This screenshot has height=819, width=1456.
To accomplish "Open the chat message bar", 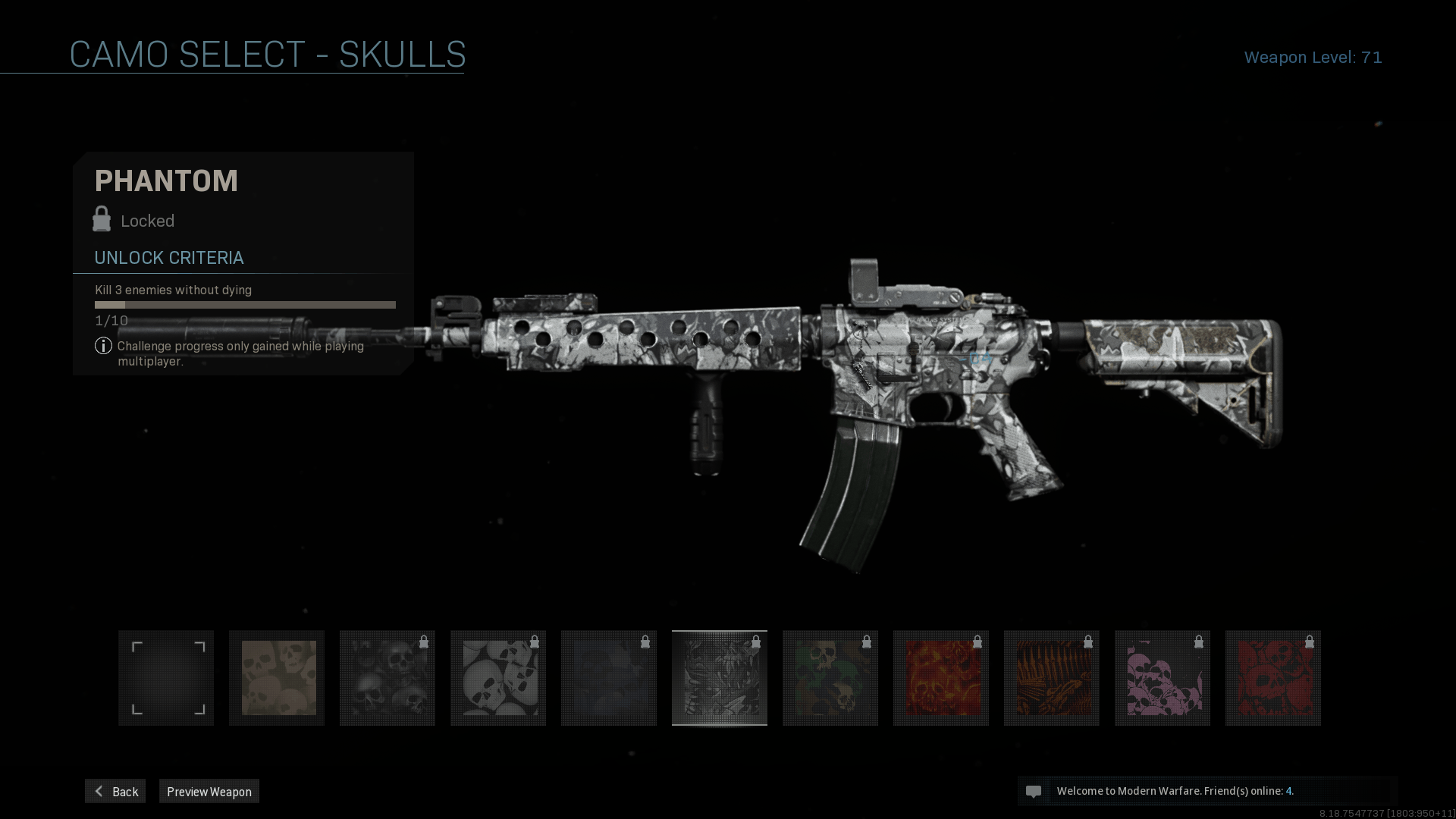I will [1207, 791].
